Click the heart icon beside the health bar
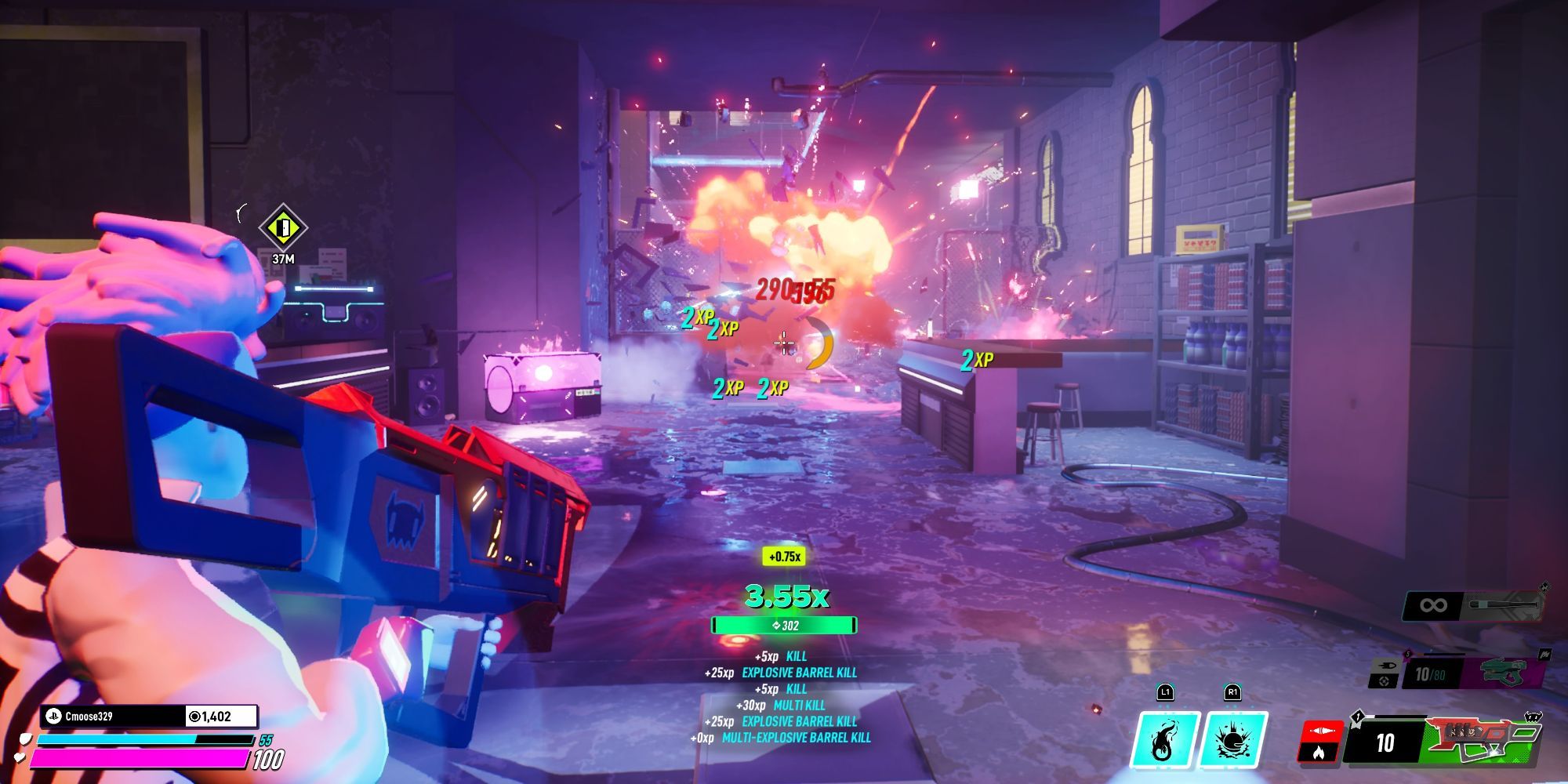 [19, 757]
